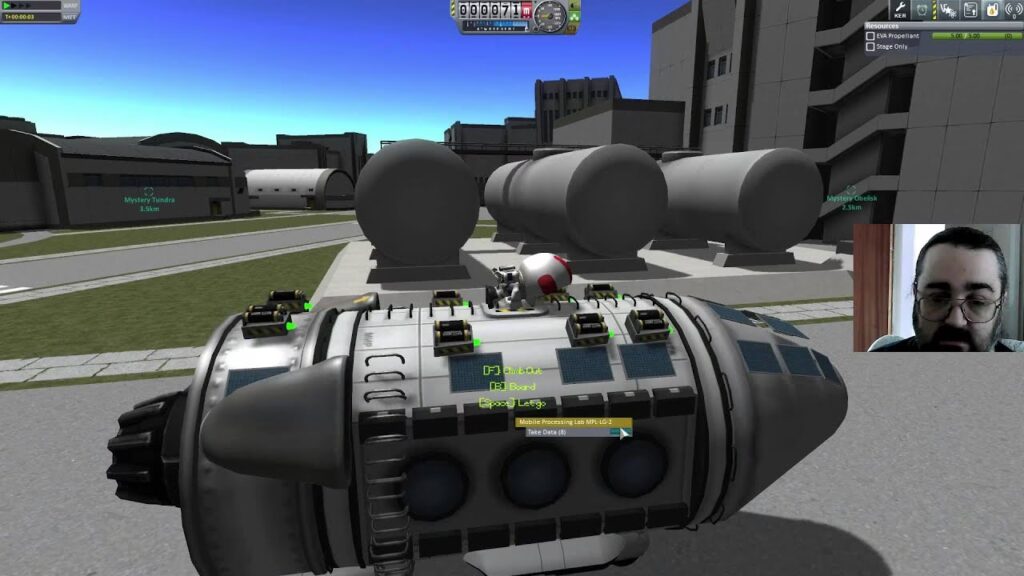Tick the EVA Propellant resource checkbox
Screen dimensions: 1024x576
870,36
